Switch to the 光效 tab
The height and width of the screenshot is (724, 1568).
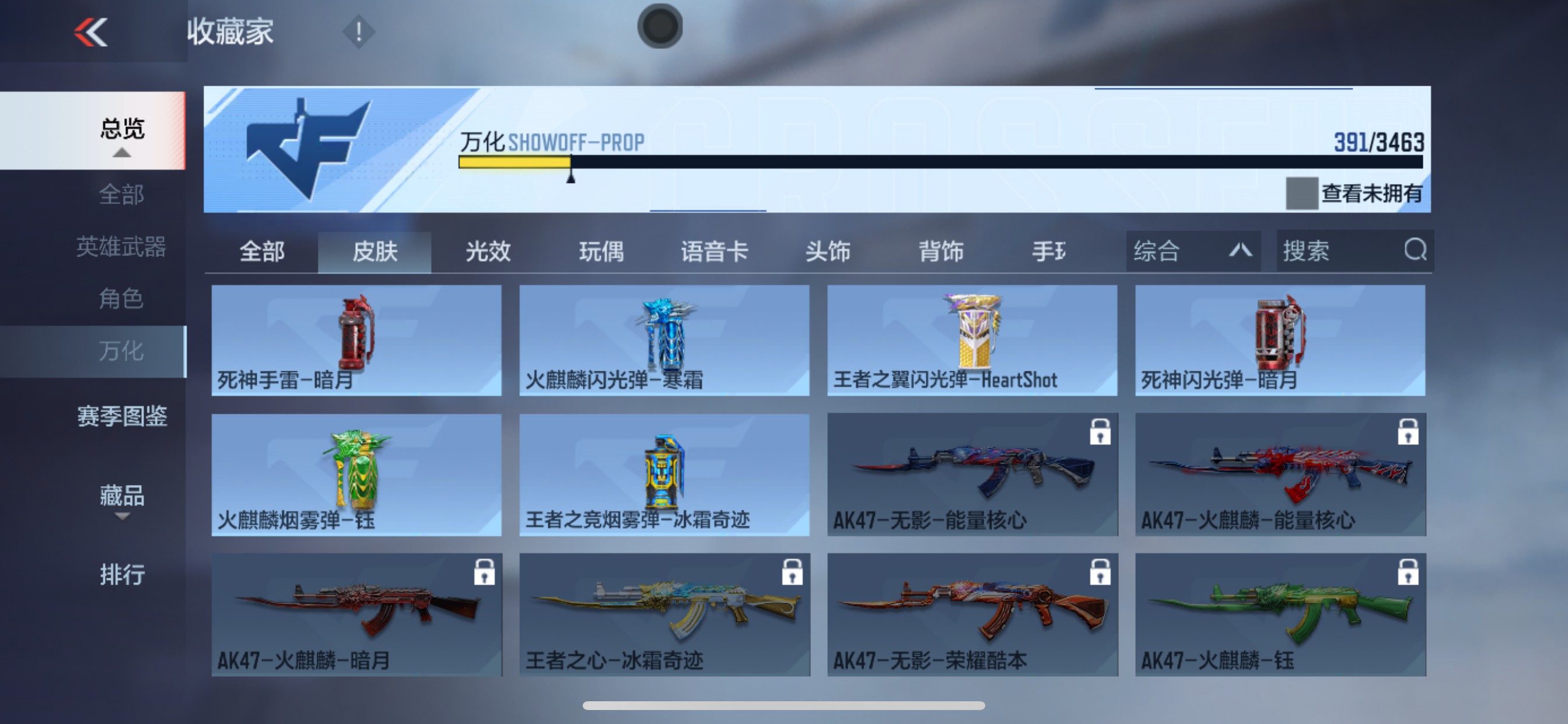tap(487, 252)
